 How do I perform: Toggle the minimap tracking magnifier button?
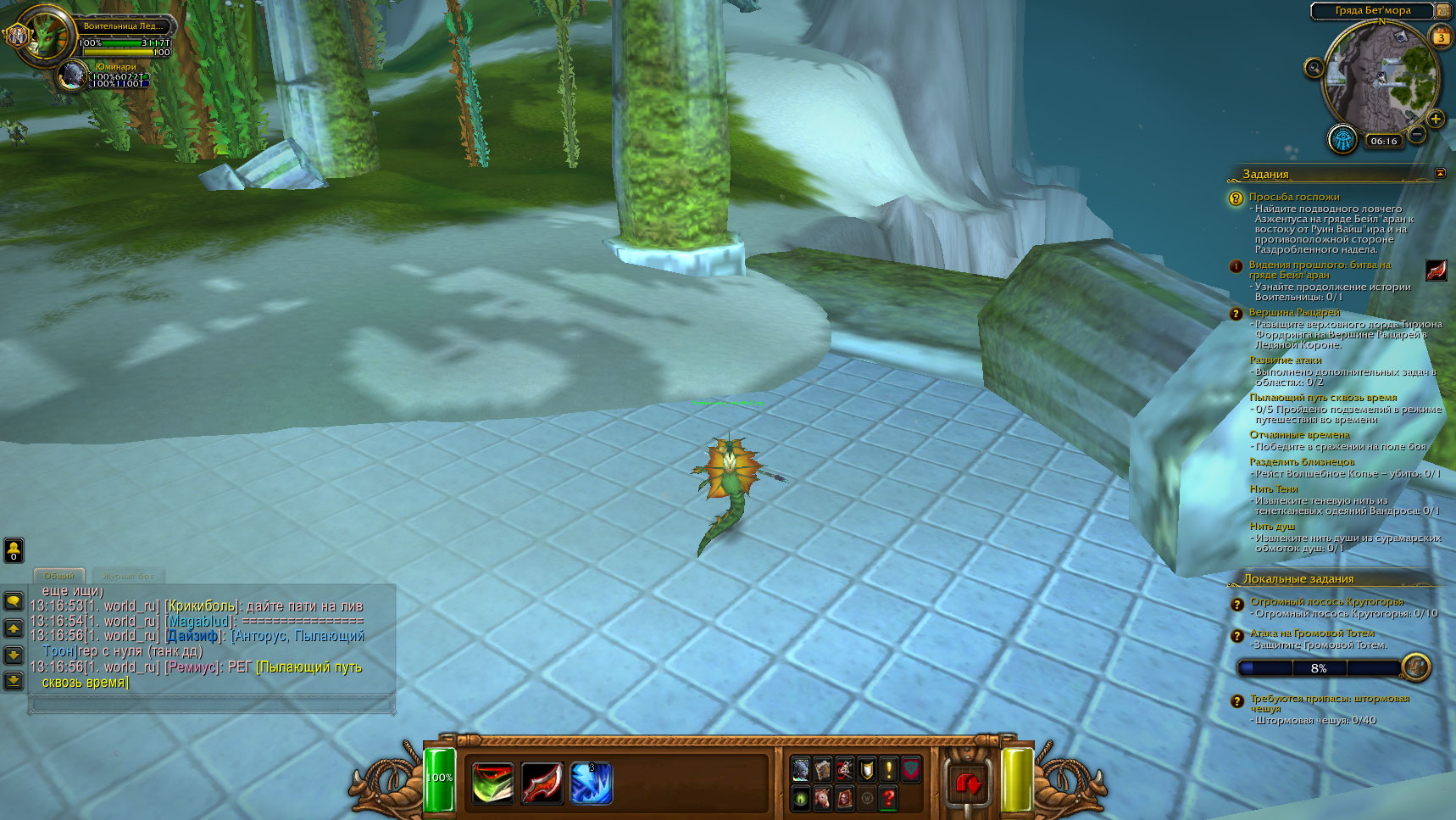coord(1314,68)
